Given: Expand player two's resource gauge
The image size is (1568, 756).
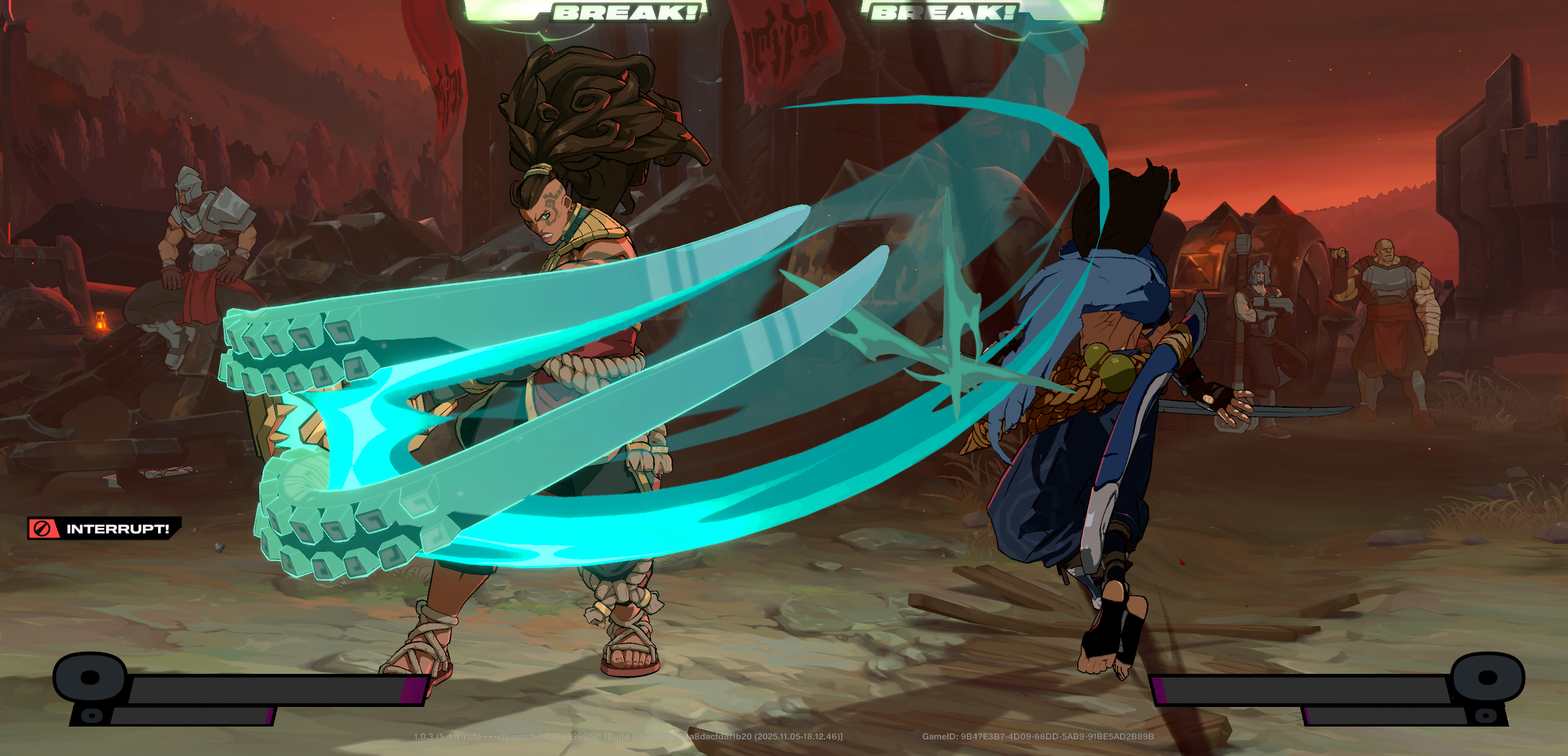Looking at the screenshot, I should coord(1317,690).
